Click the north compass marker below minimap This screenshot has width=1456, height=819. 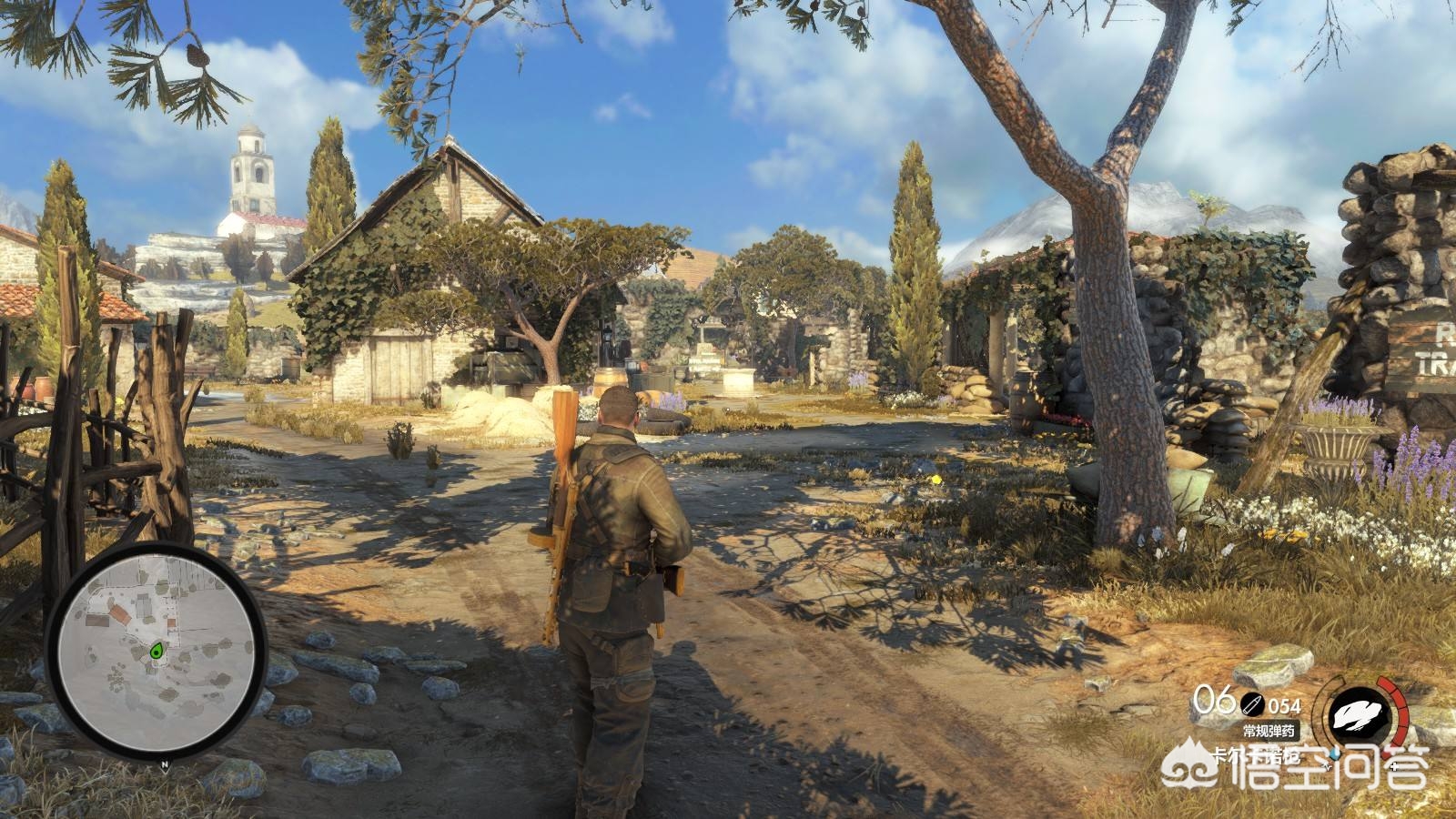164,764
